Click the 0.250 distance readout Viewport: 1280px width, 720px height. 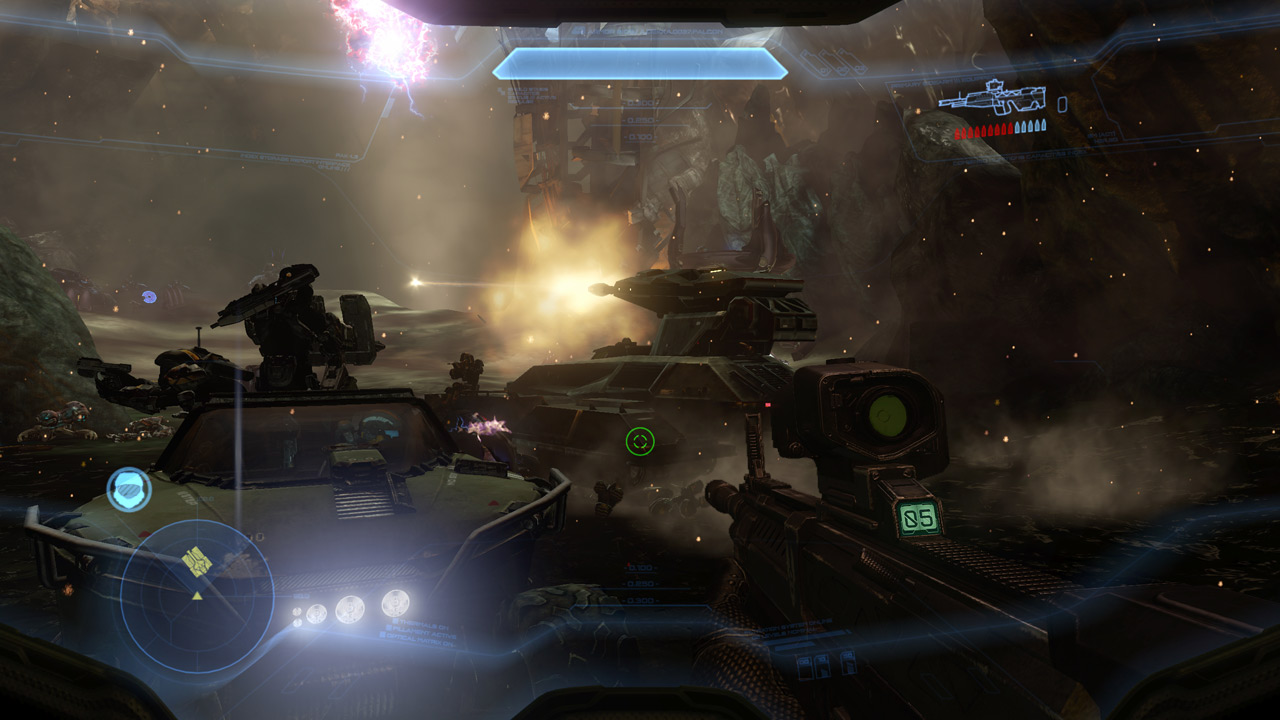coord(639,584)
